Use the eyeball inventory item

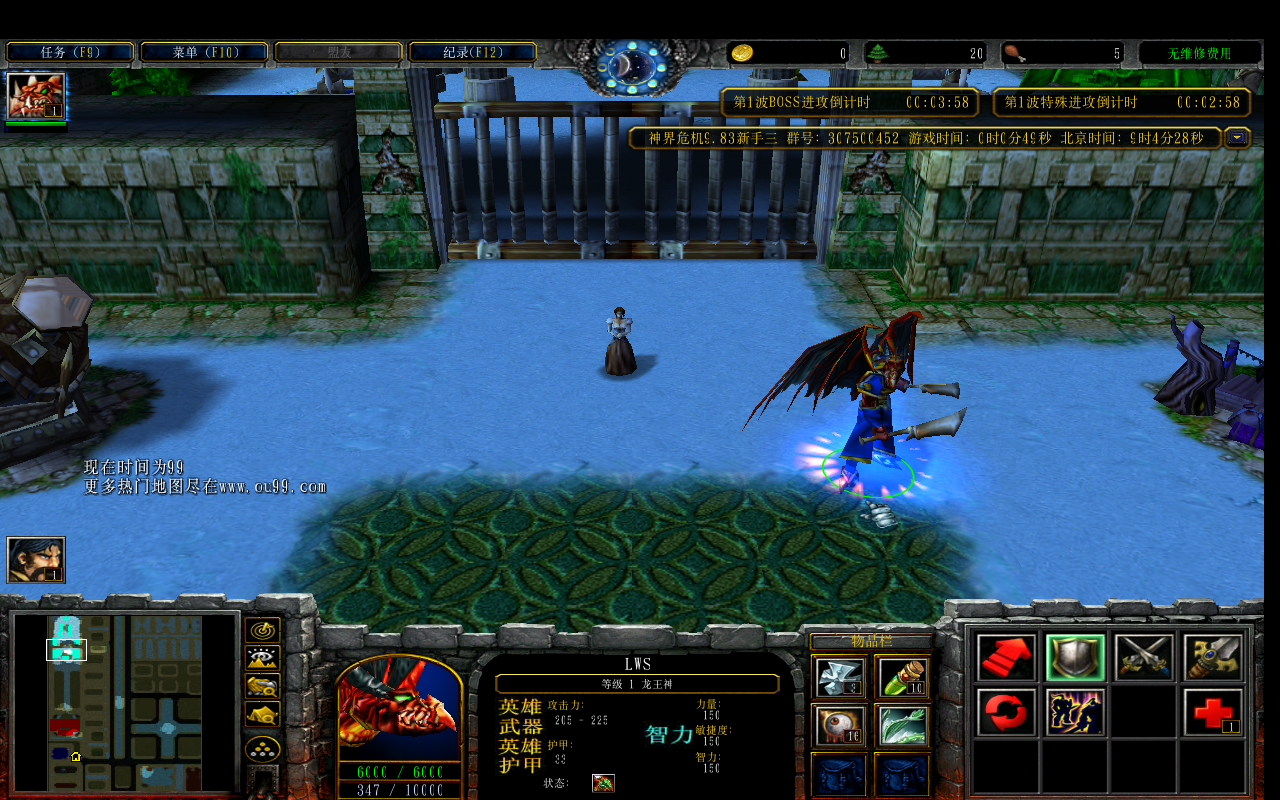click(838, 726)
